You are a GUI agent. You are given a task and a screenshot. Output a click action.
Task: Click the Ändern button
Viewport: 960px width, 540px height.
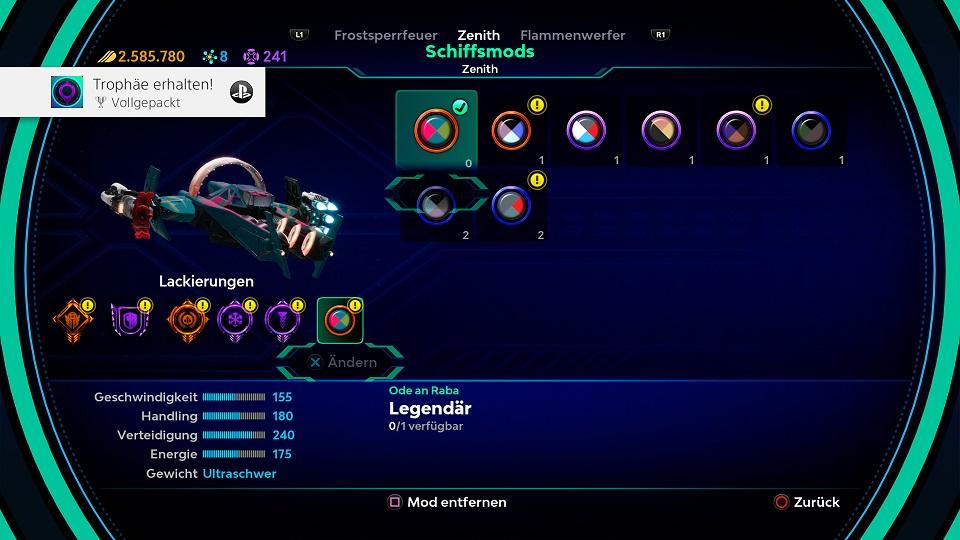click(342, 362)
